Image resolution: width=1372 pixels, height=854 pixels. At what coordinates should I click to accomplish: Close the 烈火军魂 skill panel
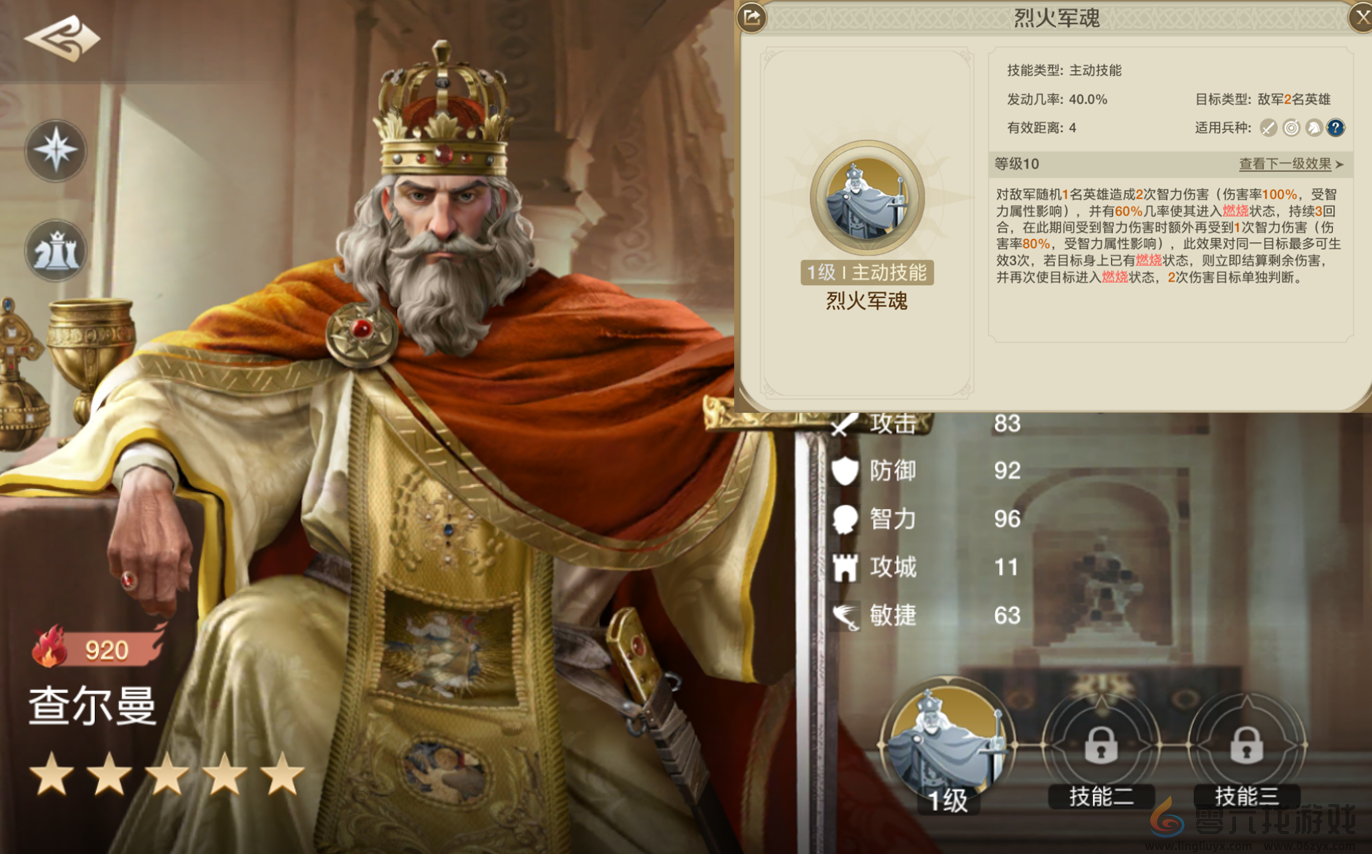(1361, 15)
